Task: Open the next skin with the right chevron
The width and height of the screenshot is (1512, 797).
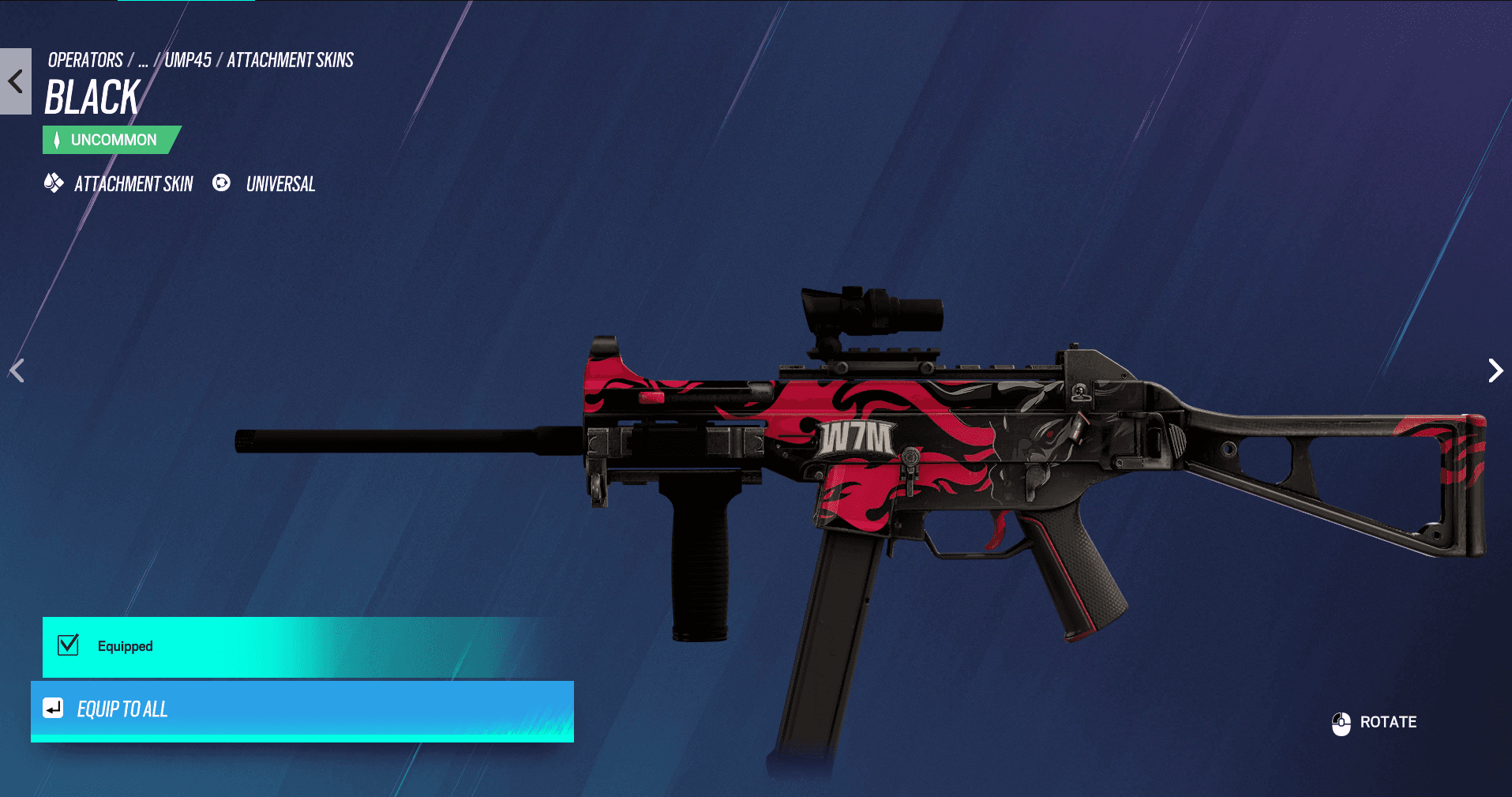Action: click(x=1495, y=370)
